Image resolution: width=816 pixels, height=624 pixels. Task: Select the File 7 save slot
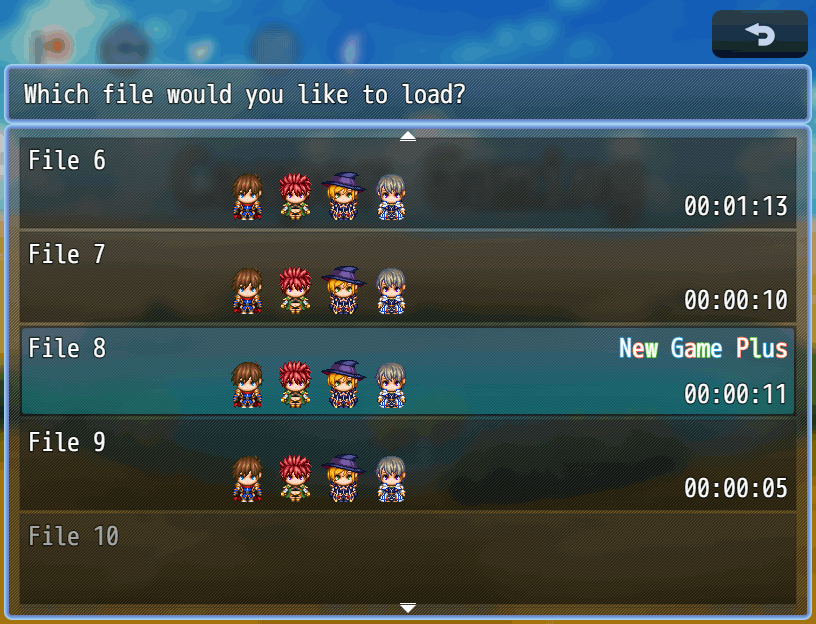[x=408, y=277]
